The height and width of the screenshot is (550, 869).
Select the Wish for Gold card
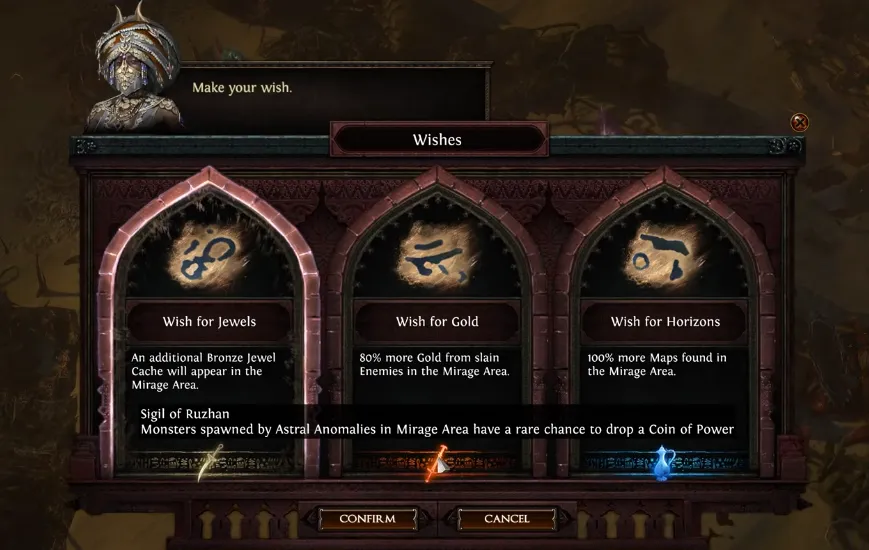pyautogui.click(x=437, y=321)
